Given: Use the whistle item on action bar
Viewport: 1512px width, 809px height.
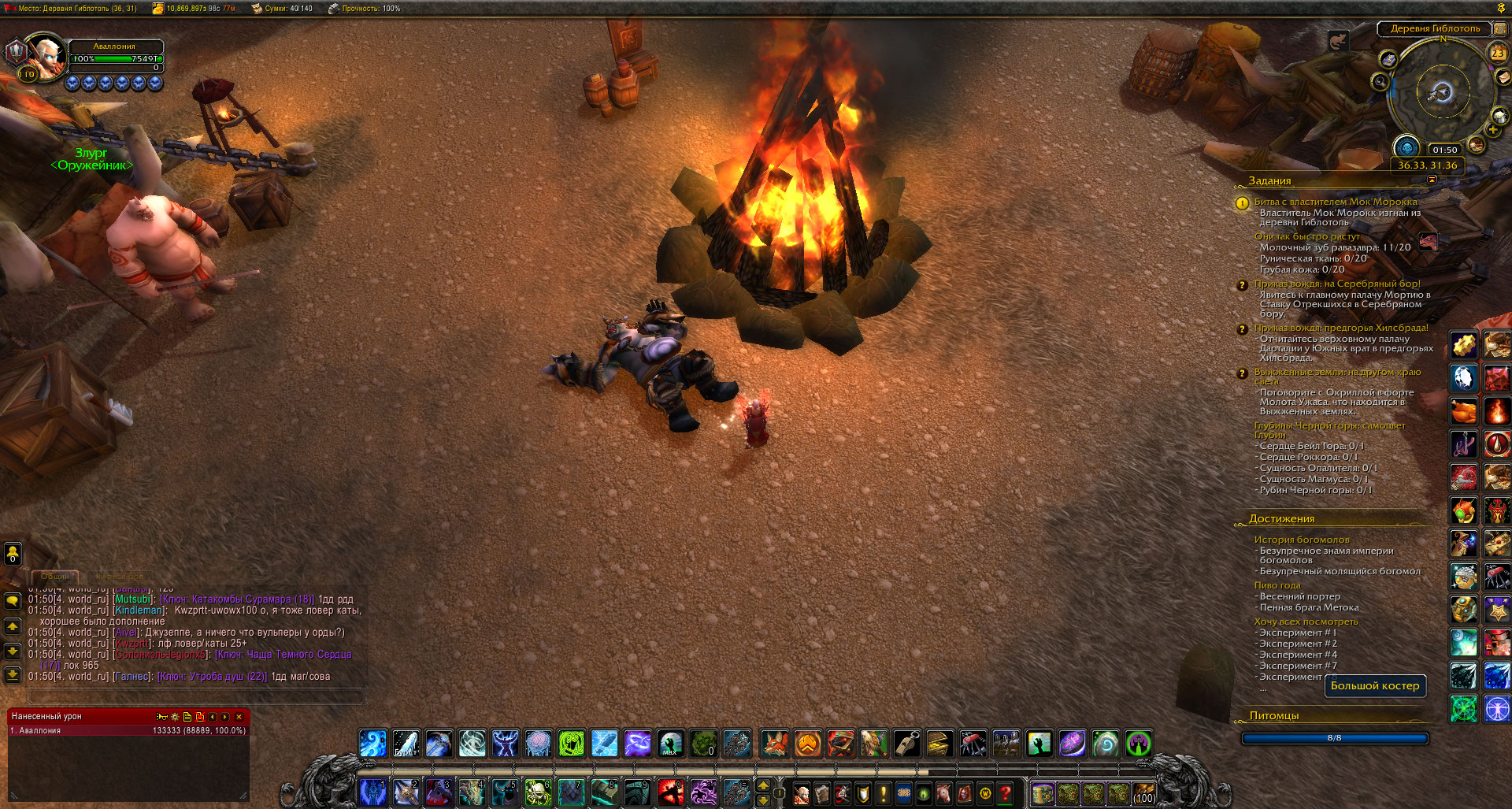Looking at the screenshot, I should 907,743.
